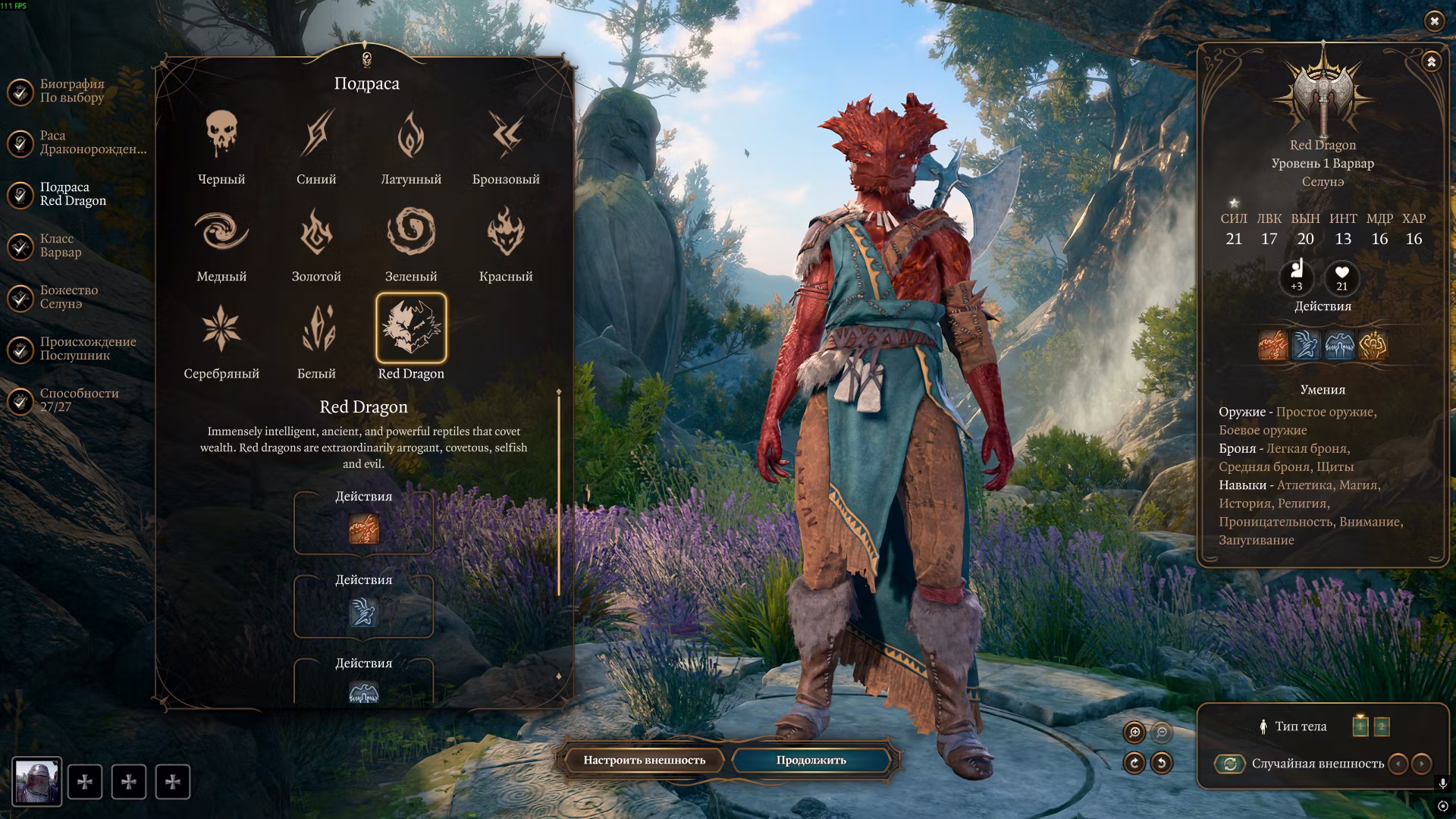Open Настроить внешность customization

tap(644, 760)
